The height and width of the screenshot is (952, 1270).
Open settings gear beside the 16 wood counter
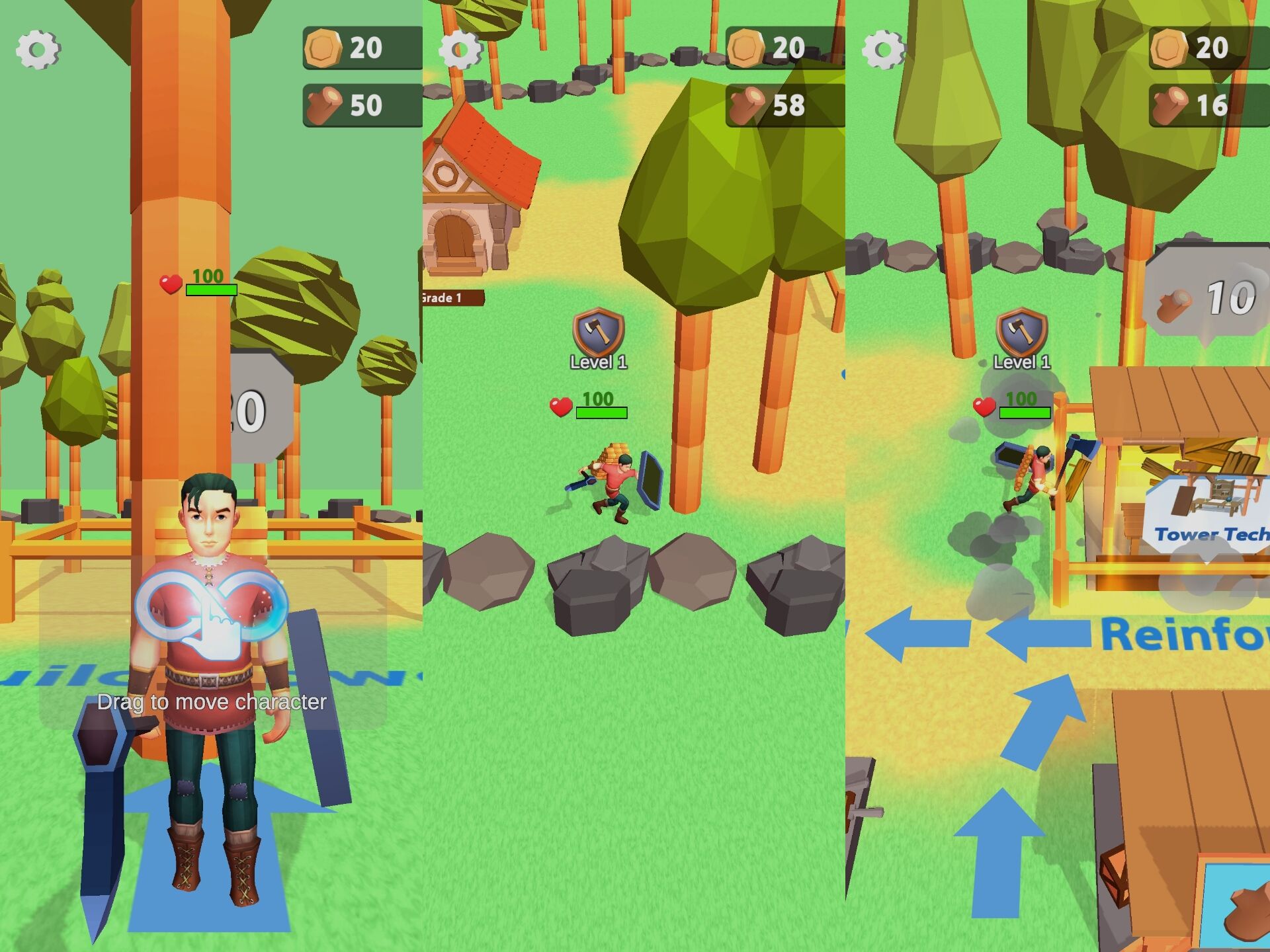[884, 49]
